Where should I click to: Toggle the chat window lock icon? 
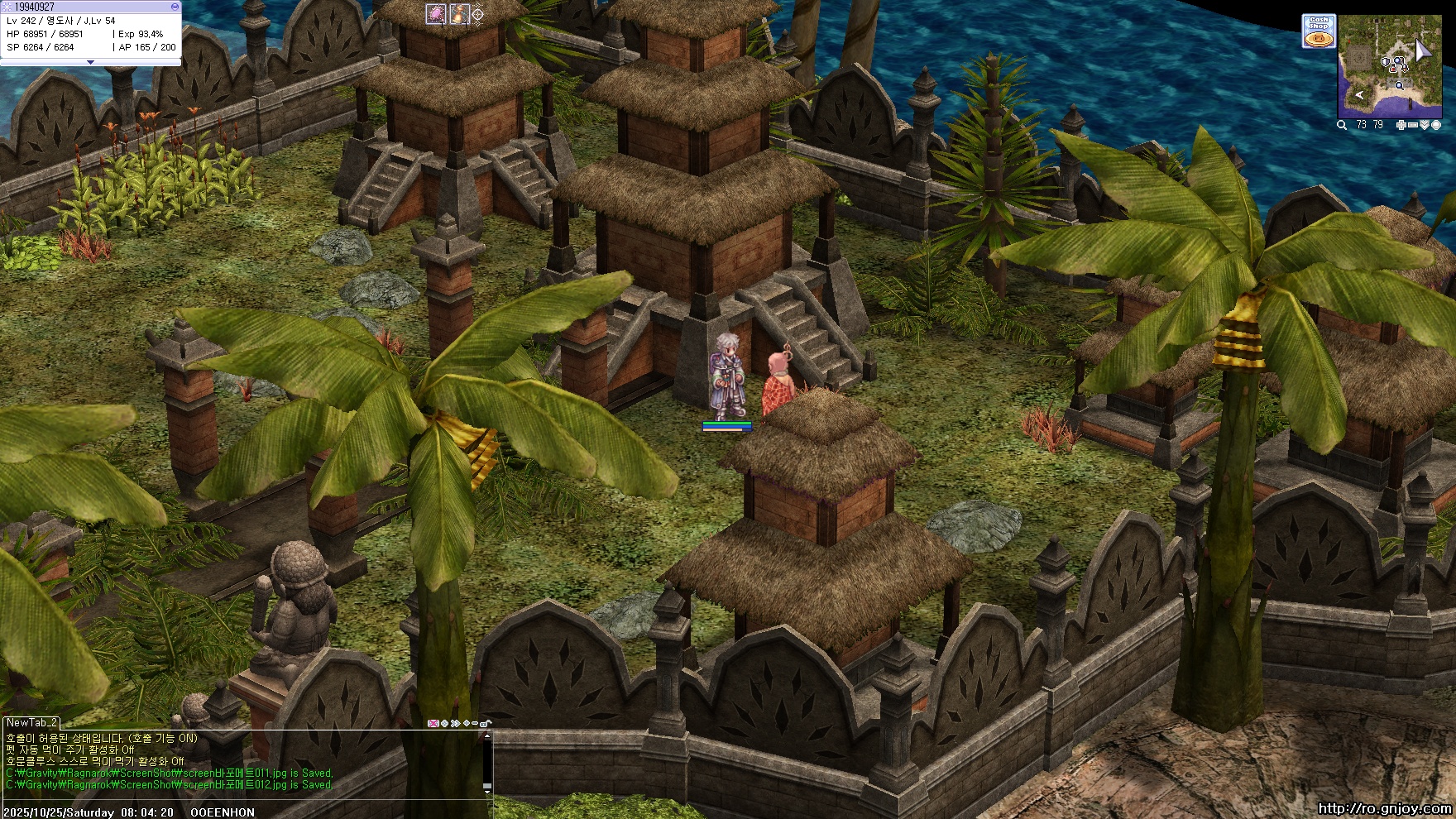click(485, 724)
